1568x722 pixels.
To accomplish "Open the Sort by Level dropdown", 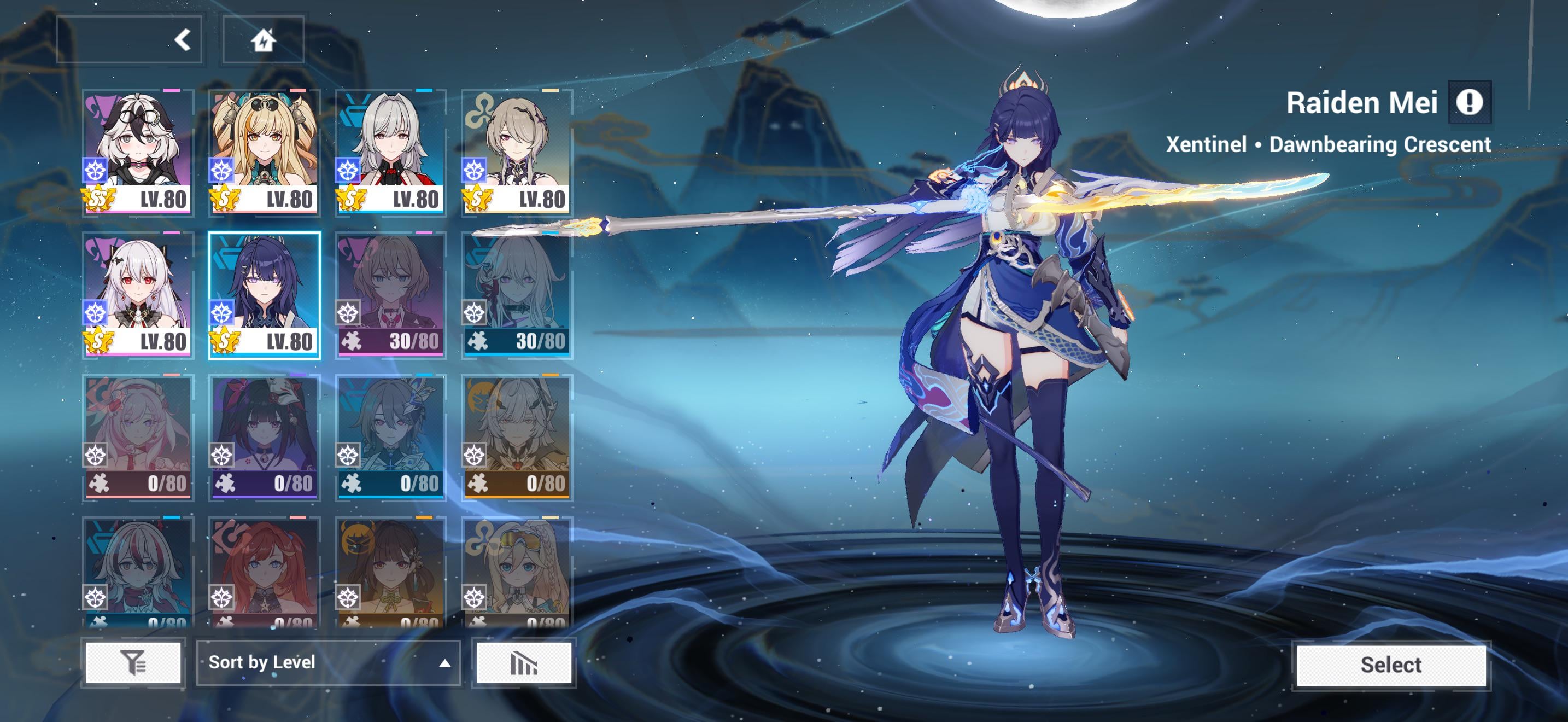I will (327, 662).
